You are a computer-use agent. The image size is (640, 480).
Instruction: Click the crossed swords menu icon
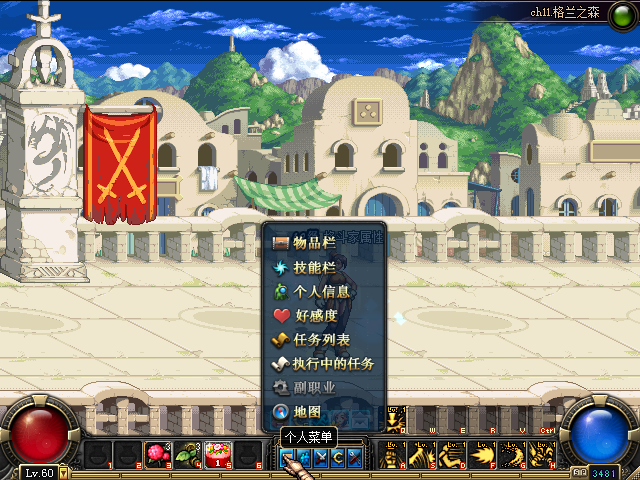(x=321, y=457)
